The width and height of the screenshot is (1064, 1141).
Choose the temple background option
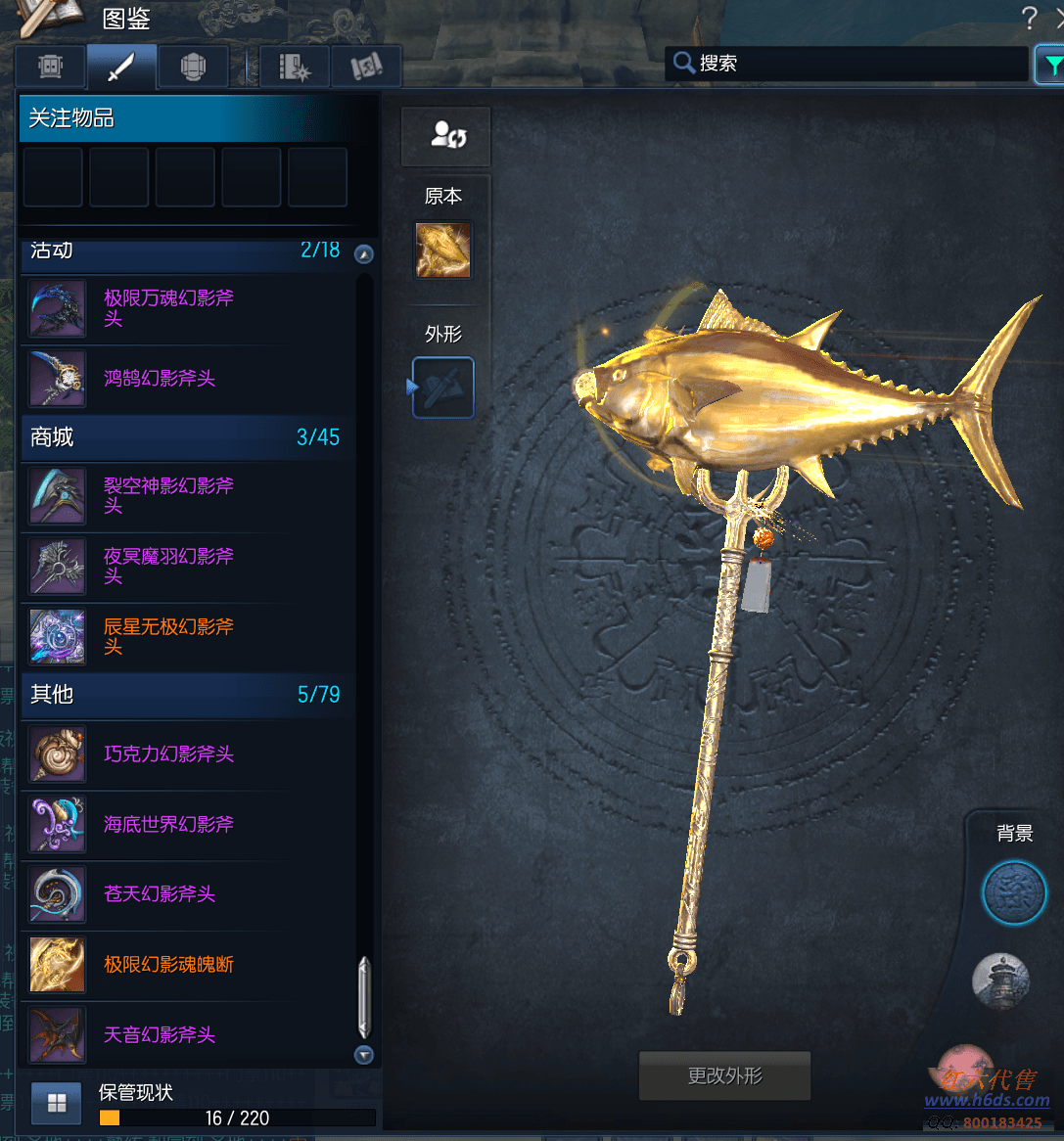(x=1000, y=980)
